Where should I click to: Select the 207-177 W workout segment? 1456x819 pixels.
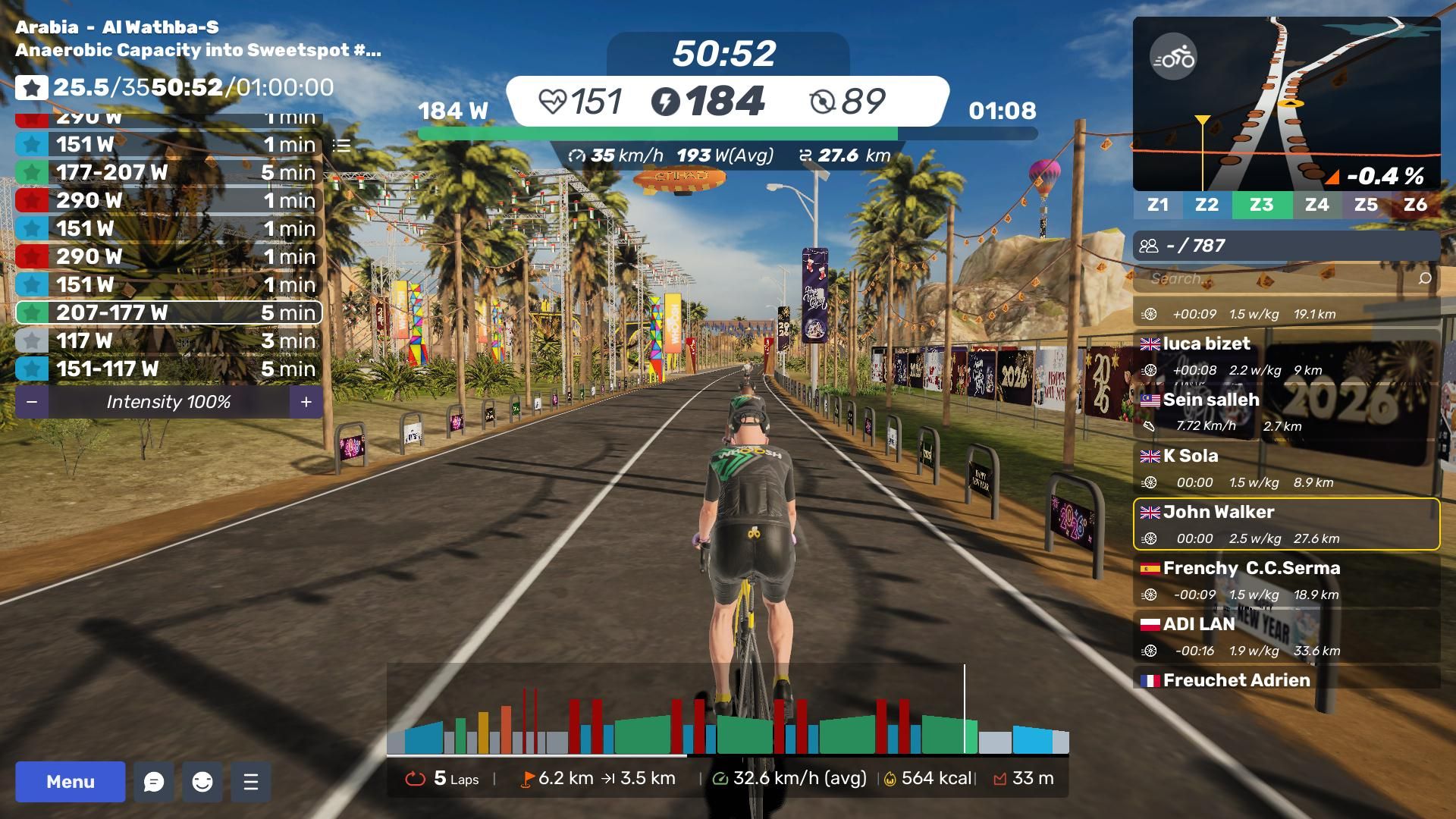[168, 312]
